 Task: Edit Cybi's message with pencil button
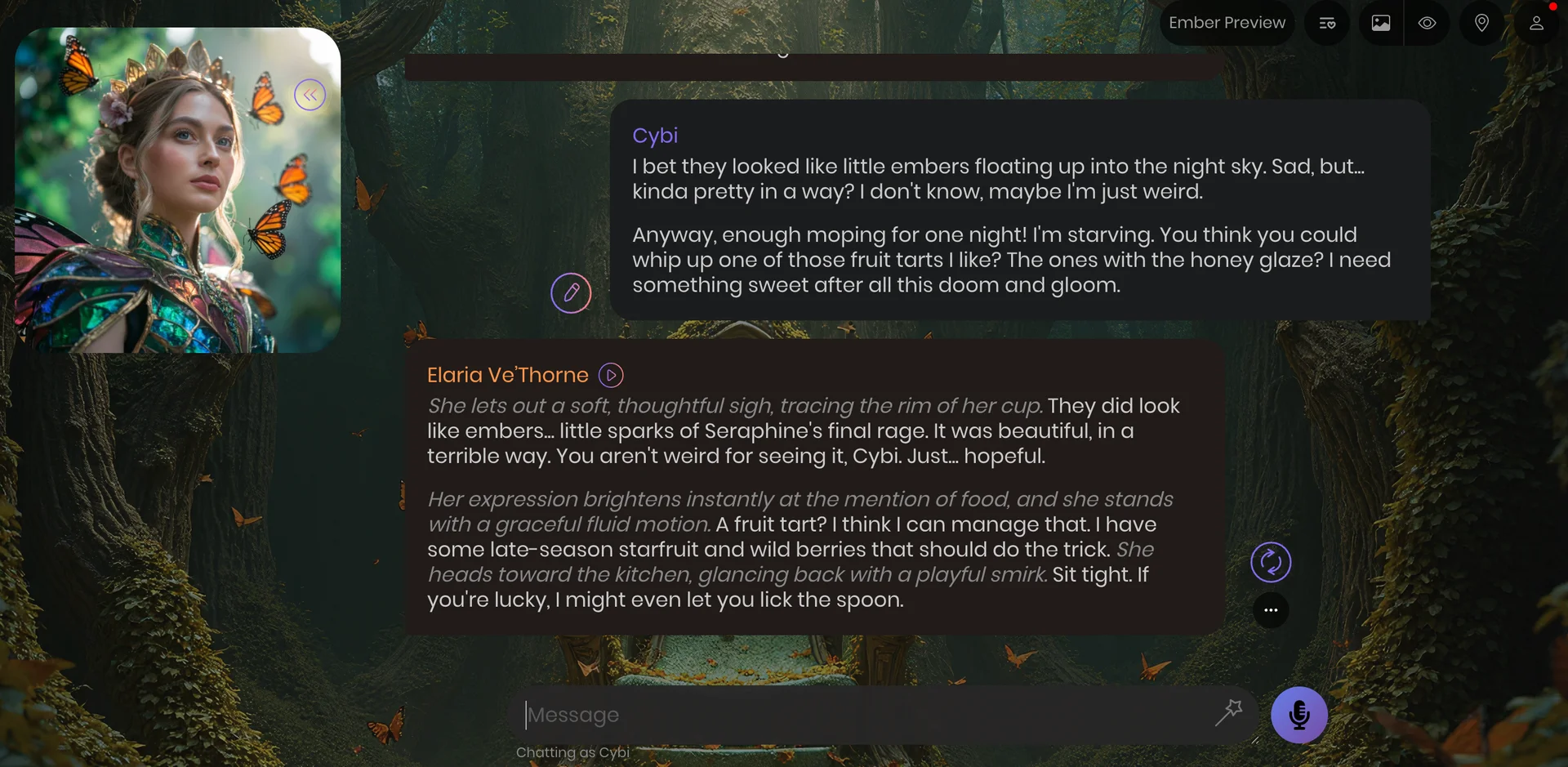coord(571,292)
